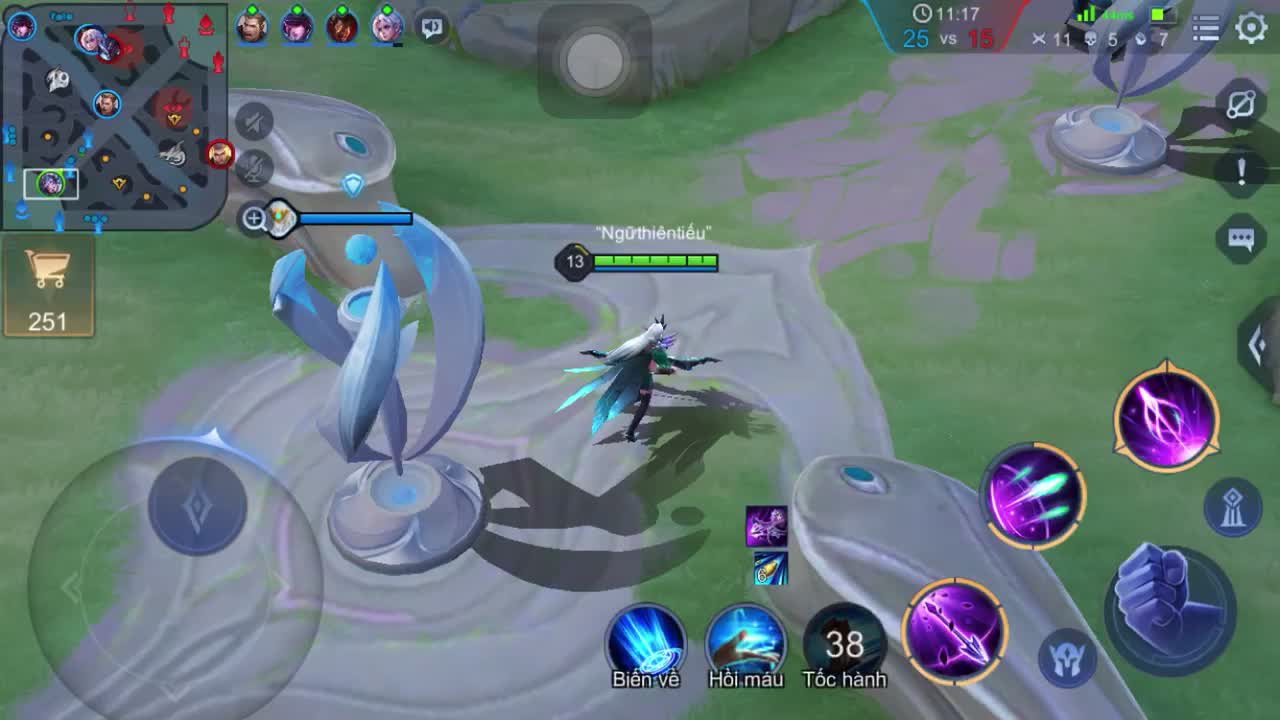Open the in-game chat bubble
This screenshot has width=1280, height=720.
pyautogui.click(x=1240, y=240)
